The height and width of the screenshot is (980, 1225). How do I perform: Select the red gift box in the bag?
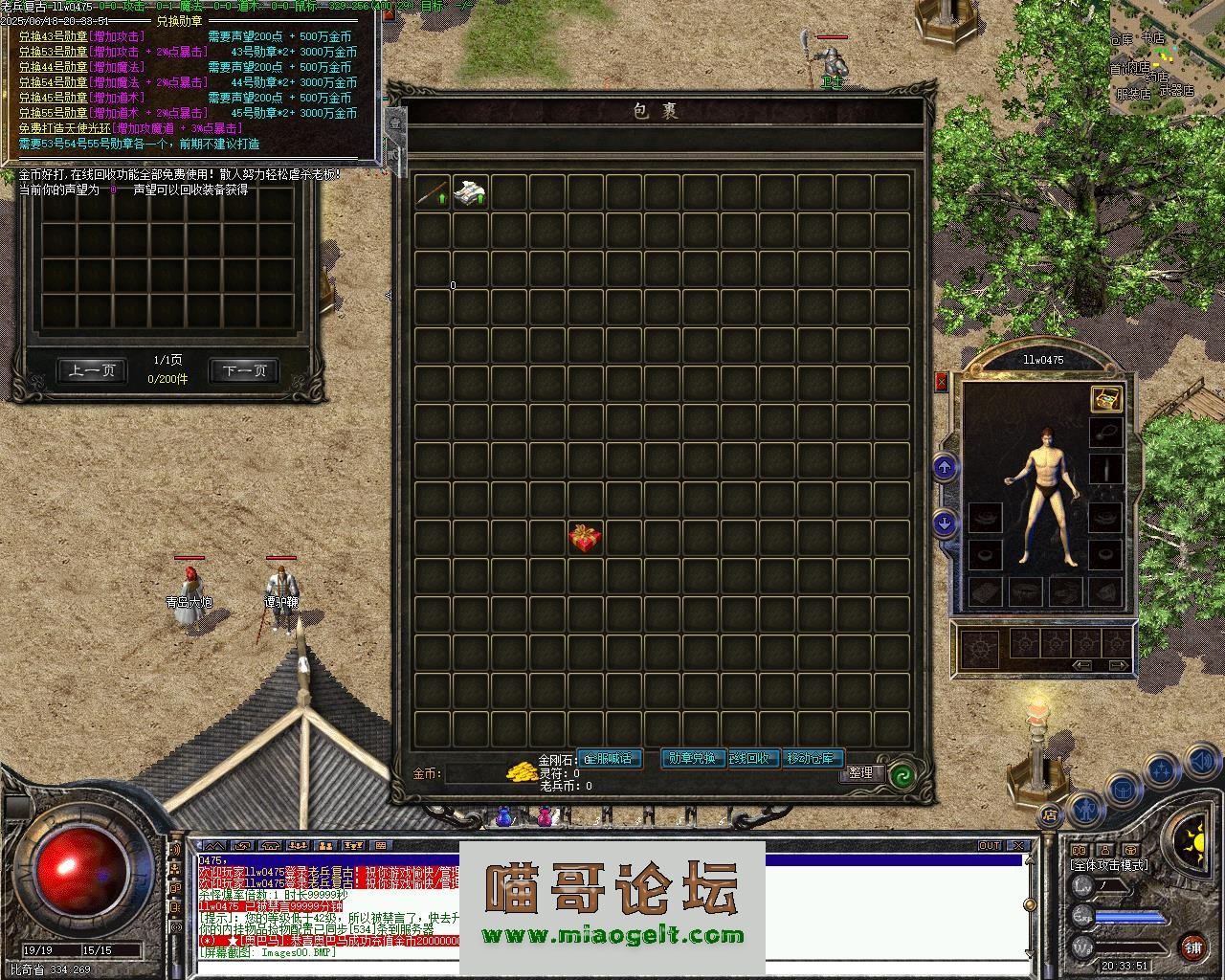584,538
